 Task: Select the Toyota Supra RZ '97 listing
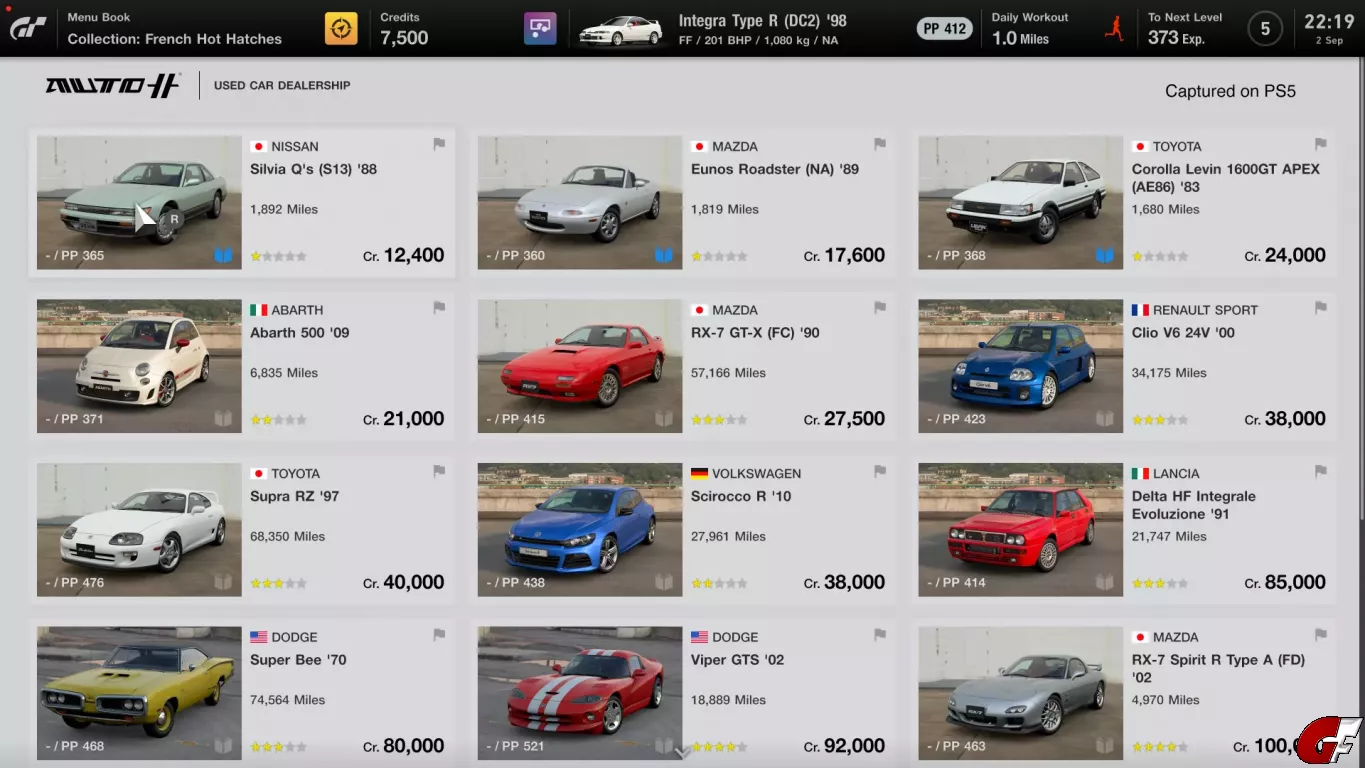(x=241, y=530)
